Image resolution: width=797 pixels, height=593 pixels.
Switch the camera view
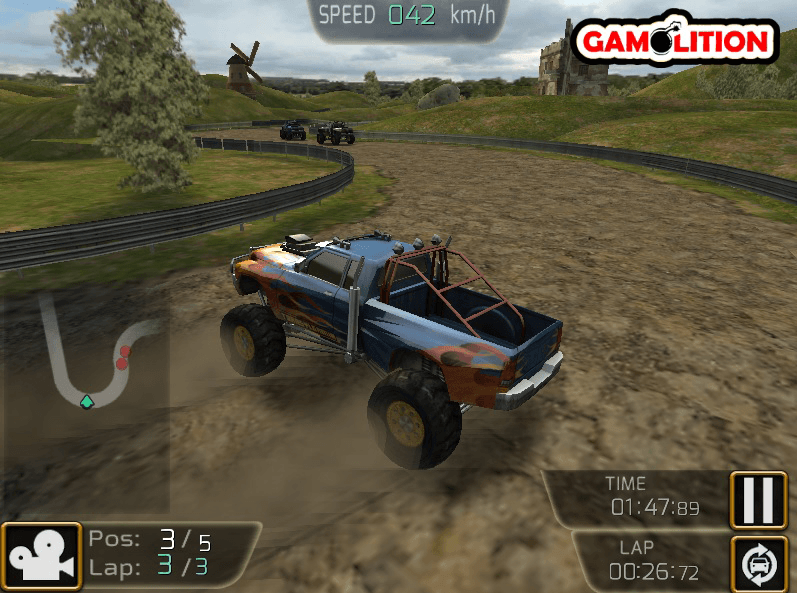[x=41, y=556]
